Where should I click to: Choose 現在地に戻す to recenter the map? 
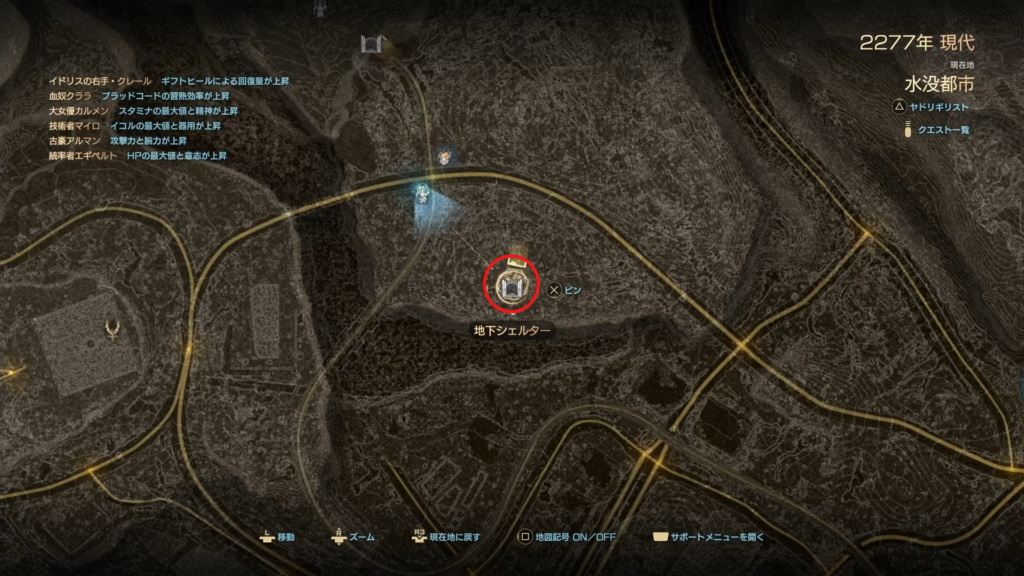(446, 537)
